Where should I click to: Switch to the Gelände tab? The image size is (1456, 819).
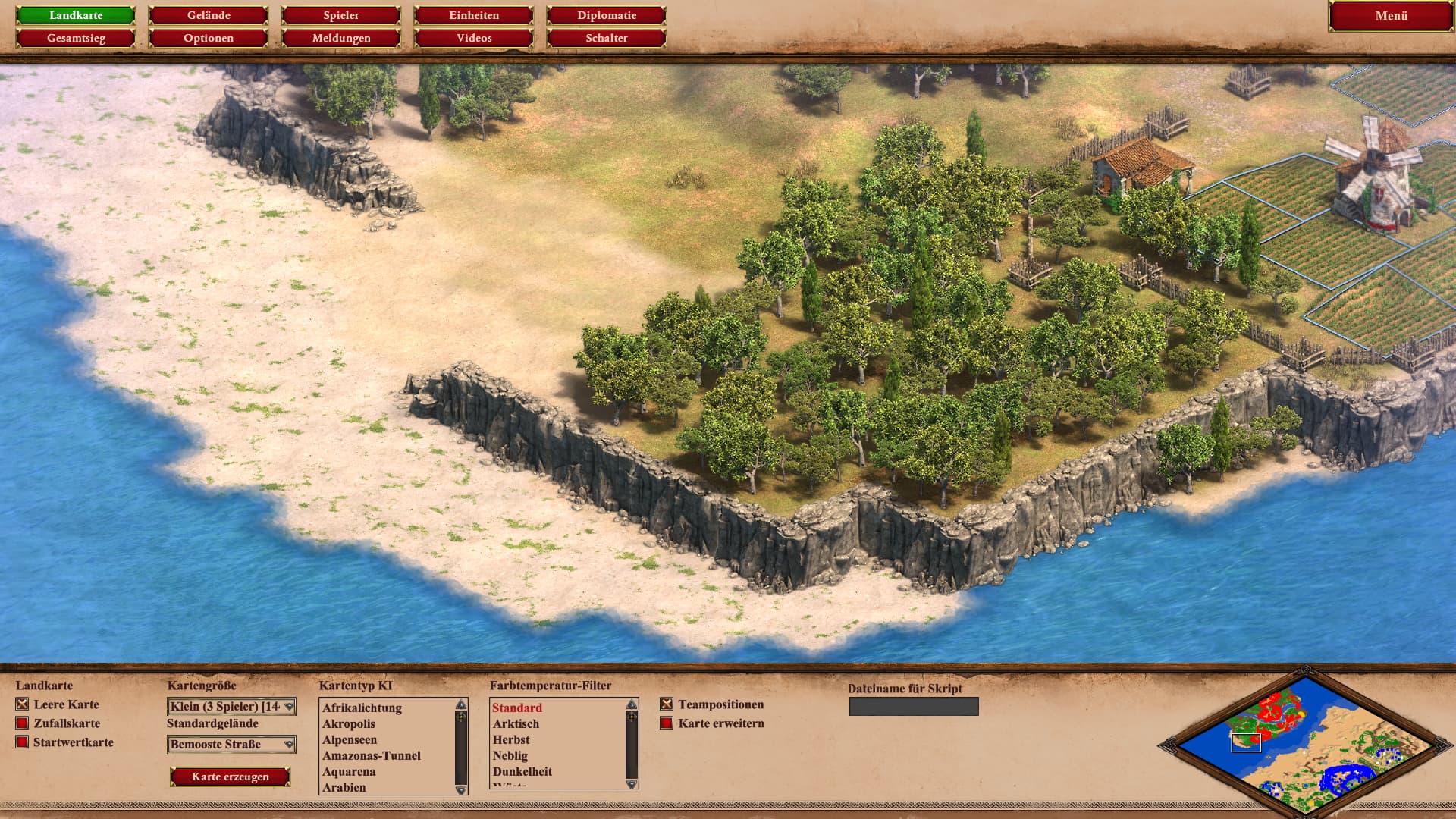(209, 15)
